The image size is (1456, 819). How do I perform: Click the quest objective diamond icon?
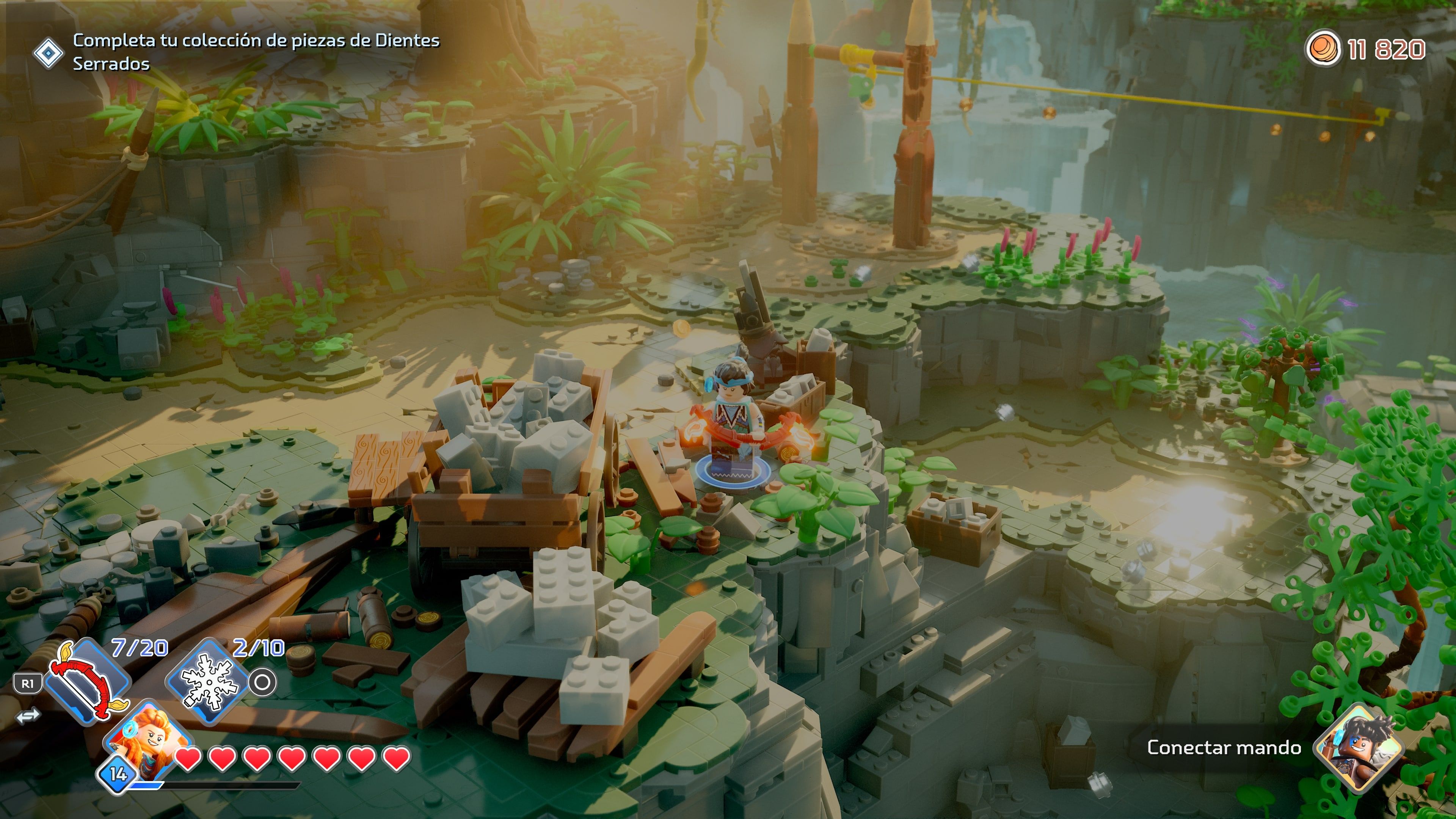click(50, 54)
